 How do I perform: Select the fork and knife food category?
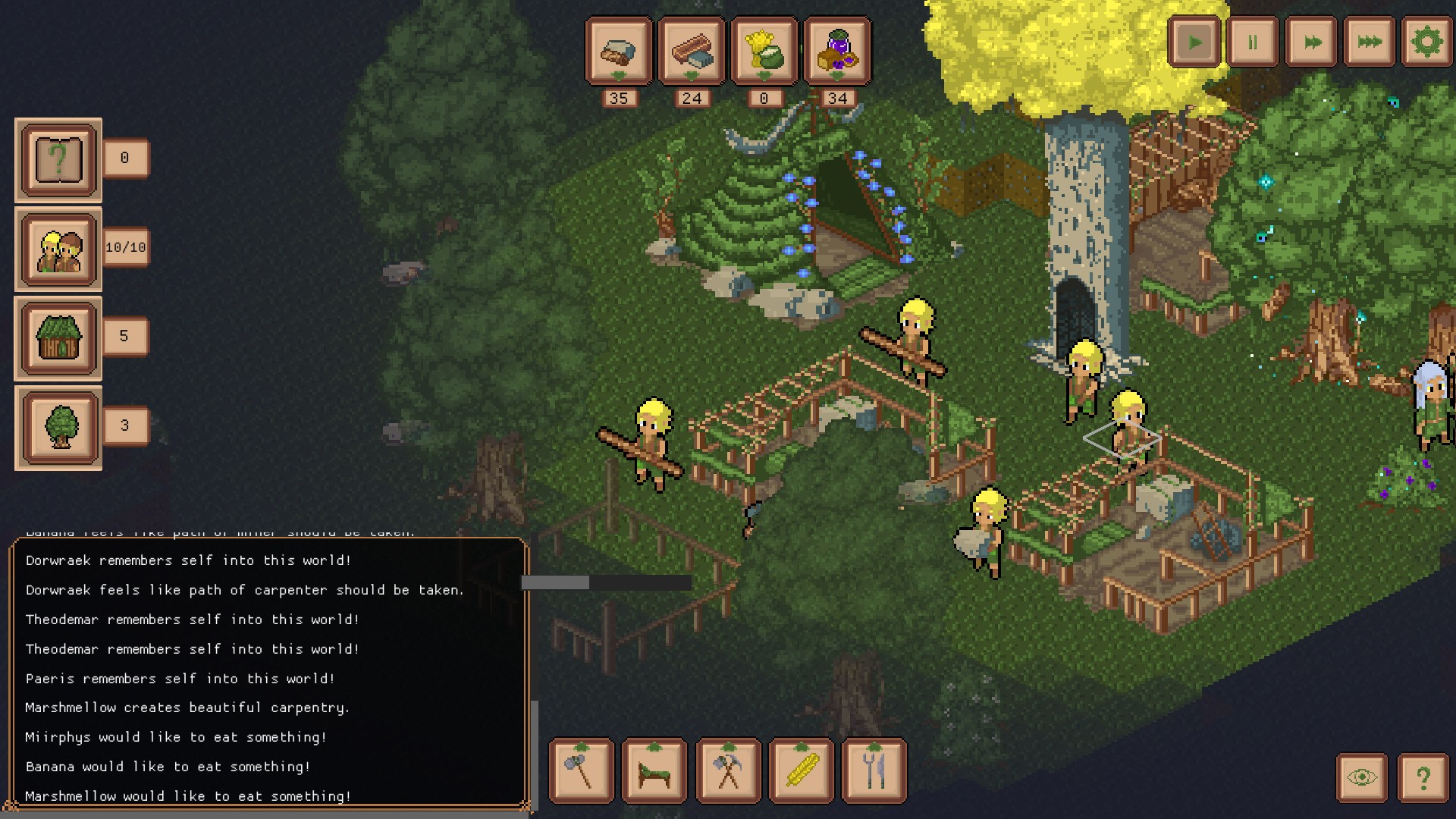[874, 770]
